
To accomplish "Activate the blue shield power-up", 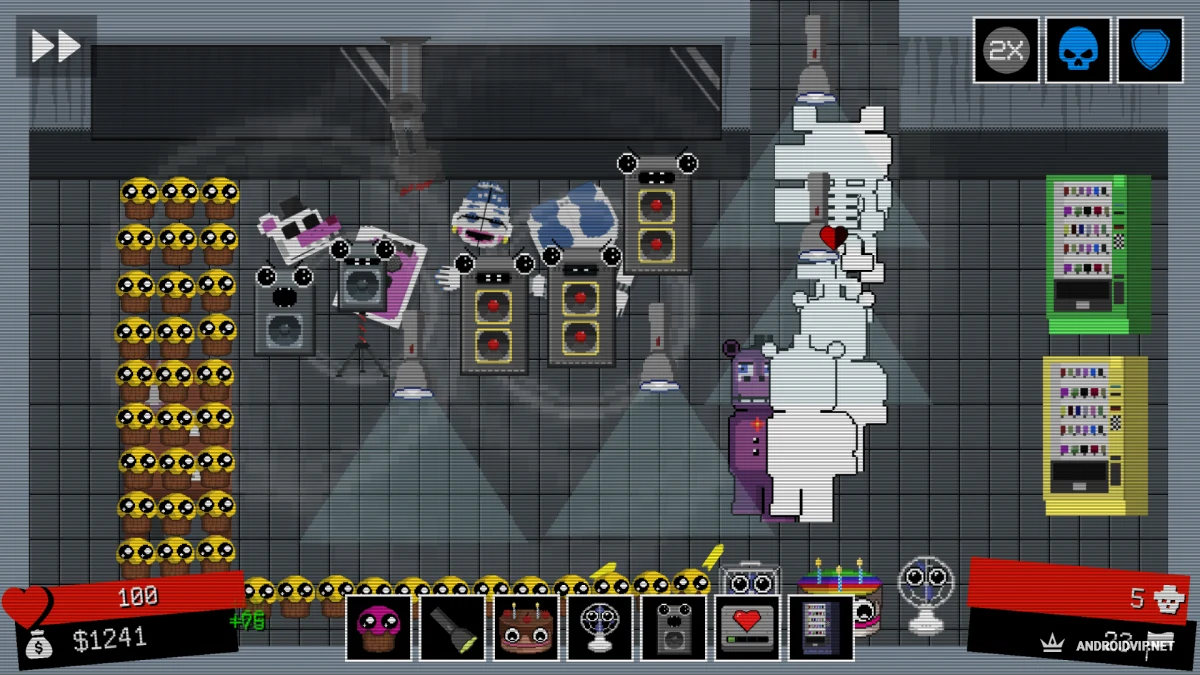I will click(1150, 50).
